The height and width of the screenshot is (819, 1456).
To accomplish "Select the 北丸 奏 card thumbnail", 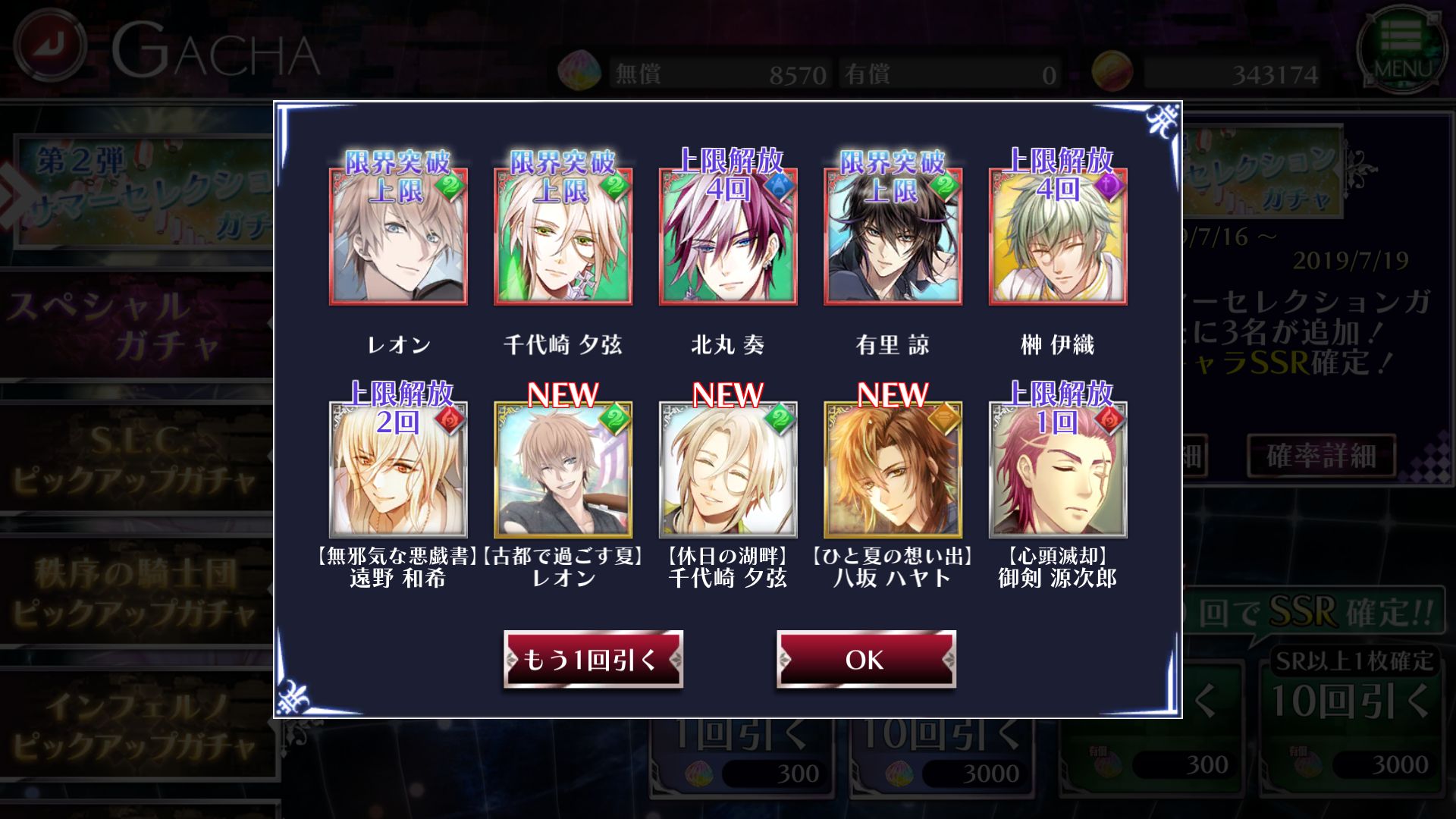I will click(x=727, y=237).
